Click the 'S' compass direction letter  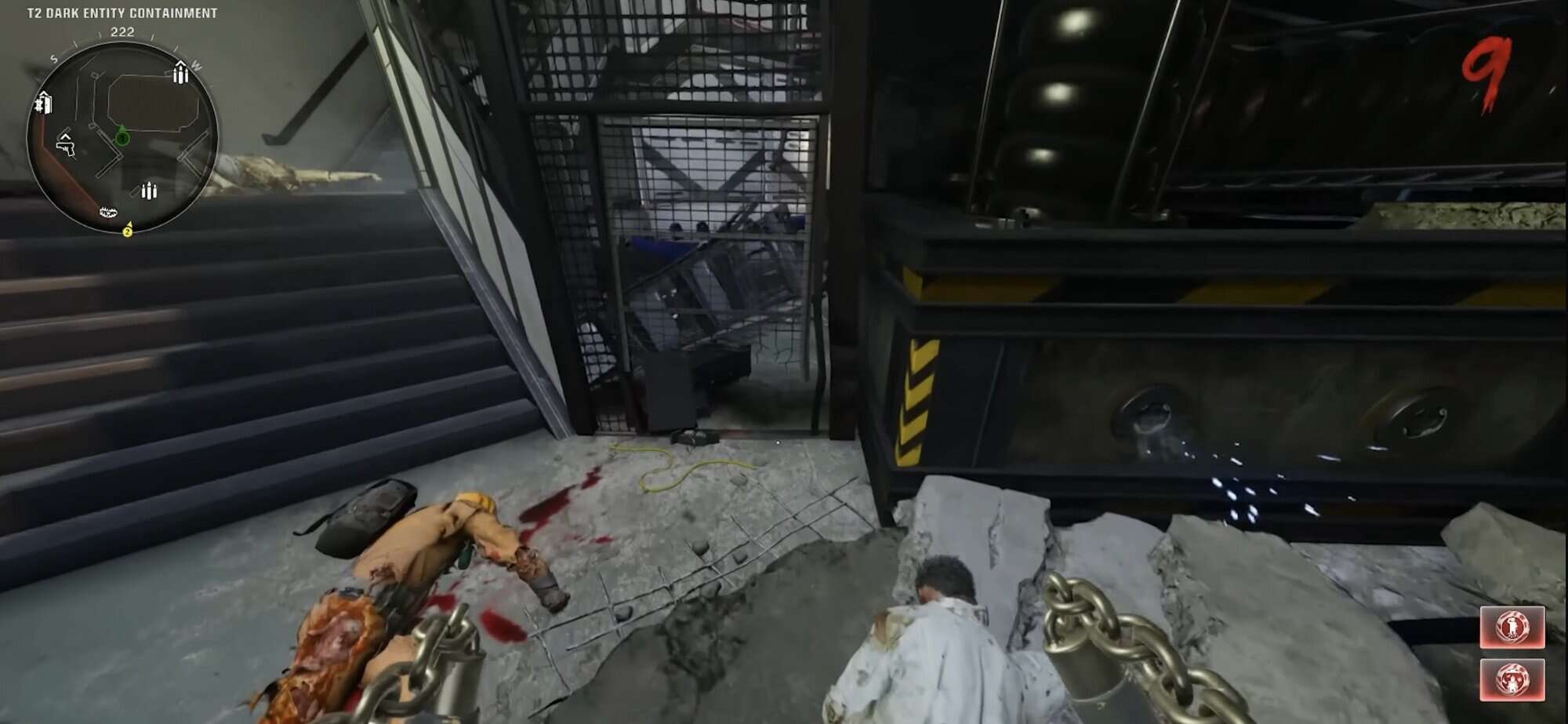click(53, 57)
